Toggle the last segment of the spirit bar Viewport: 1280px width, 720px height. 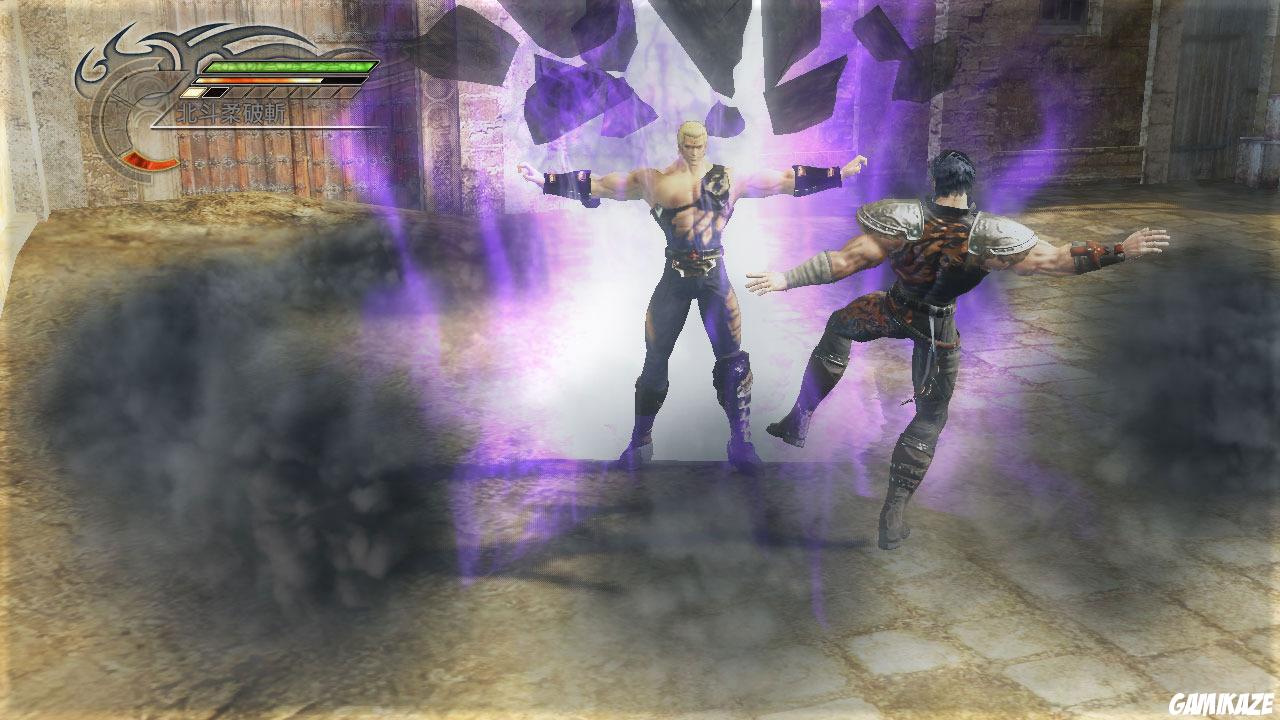pos(345,92)
